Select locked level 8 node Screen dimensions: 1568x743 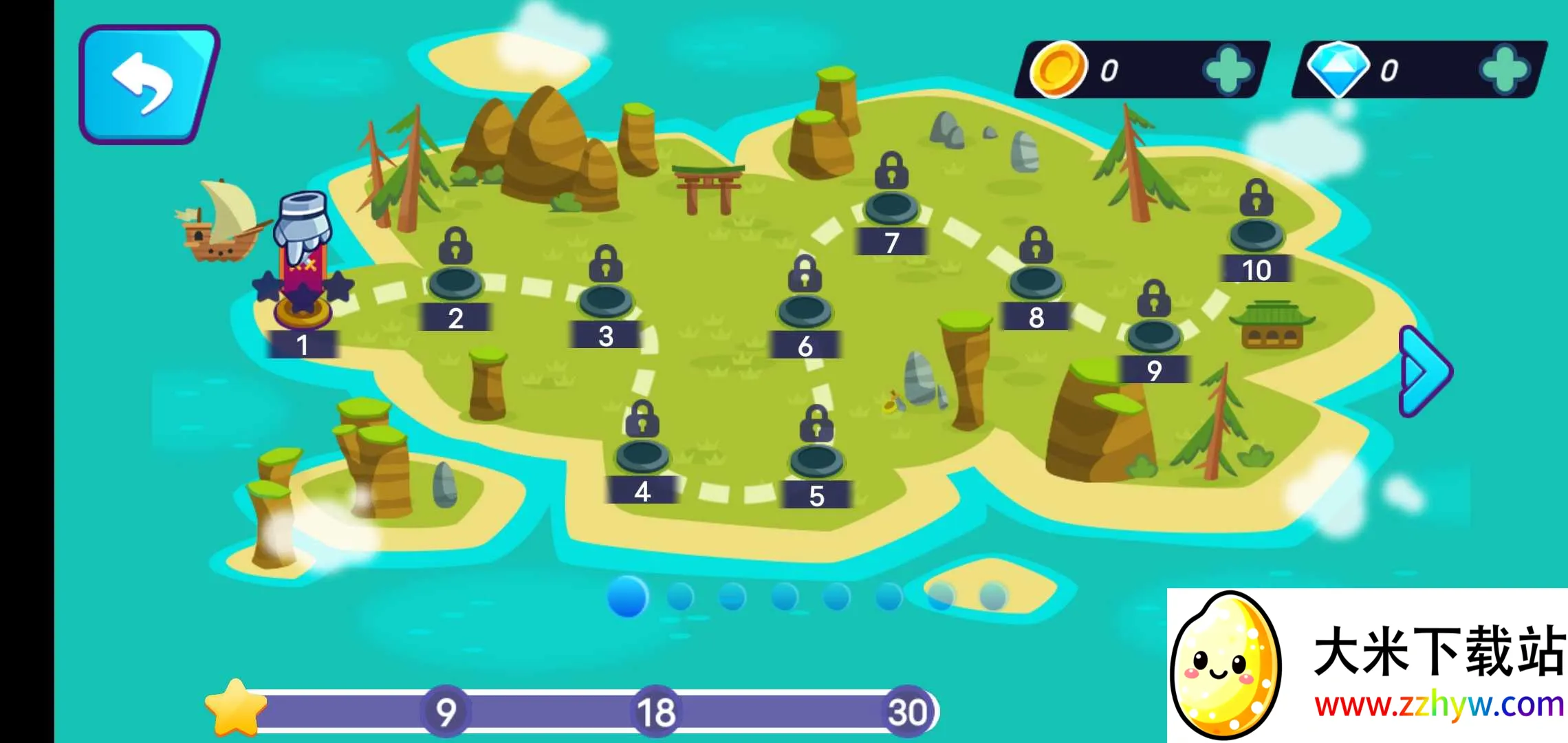1036,281
